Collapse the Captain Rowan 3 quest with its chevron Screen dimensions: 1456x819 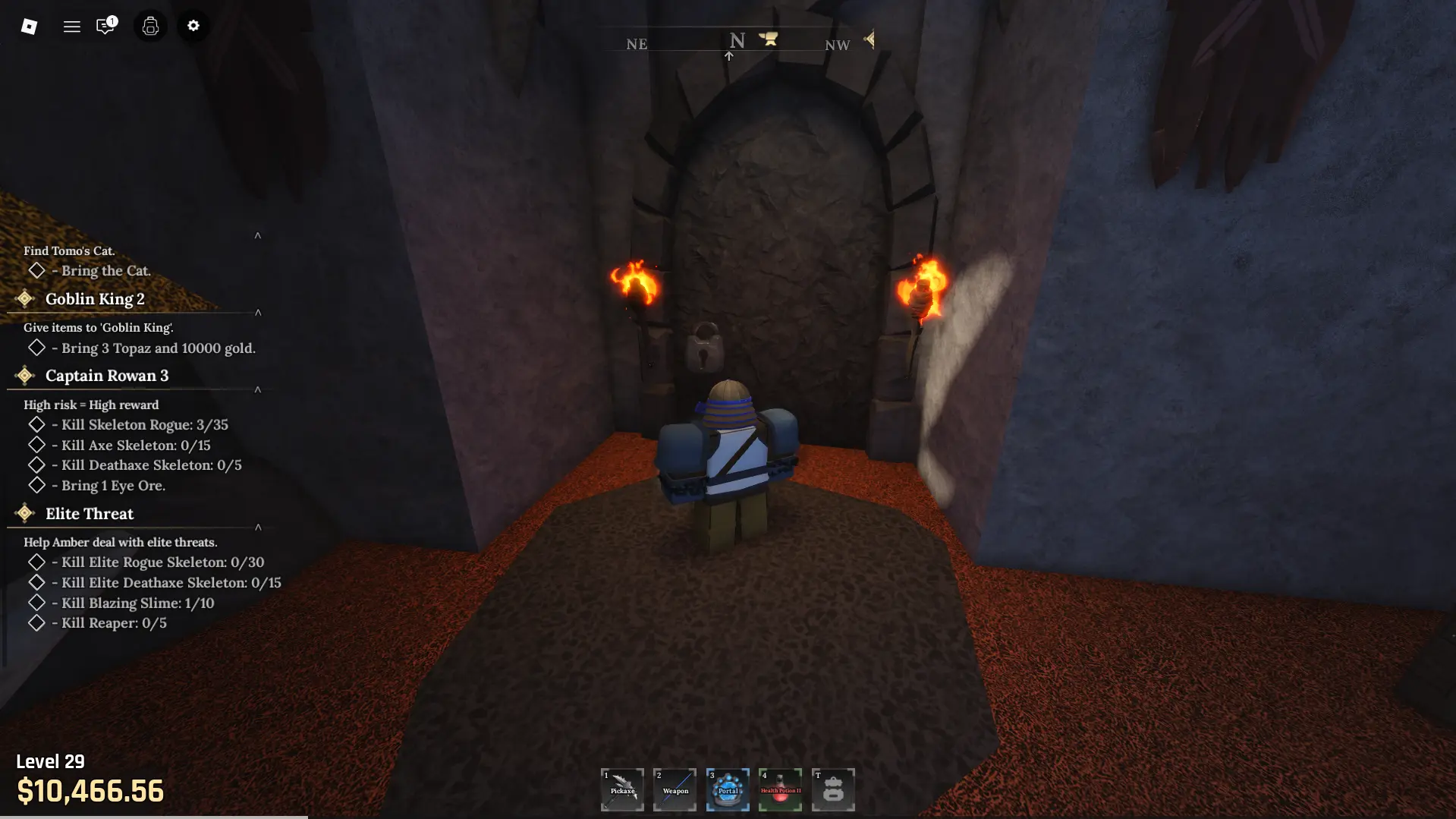(x=258, y=389)
